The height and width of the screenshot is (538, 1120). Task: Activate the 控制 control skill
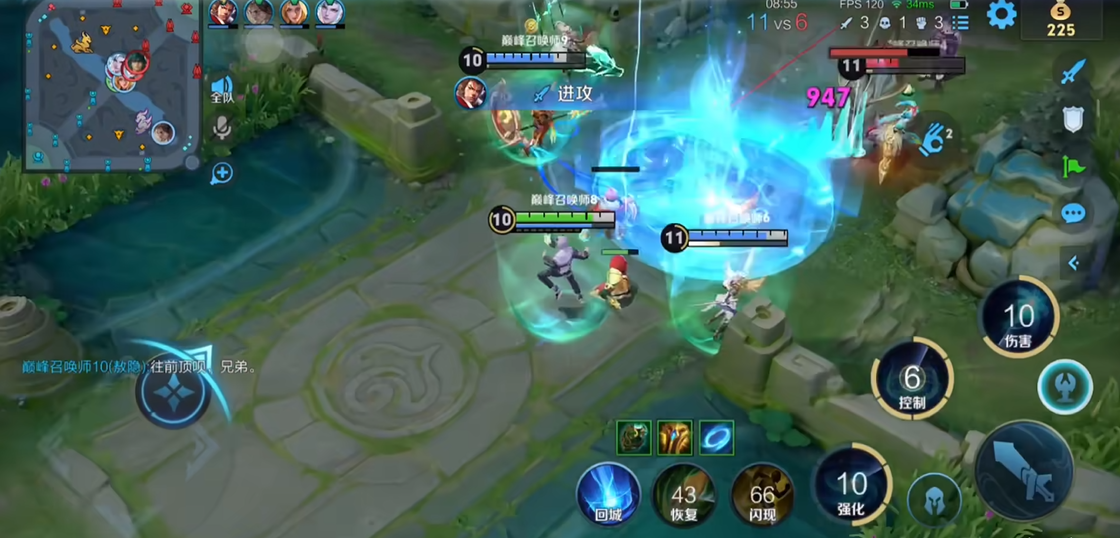pyautogui.click(x=911, y=382)
